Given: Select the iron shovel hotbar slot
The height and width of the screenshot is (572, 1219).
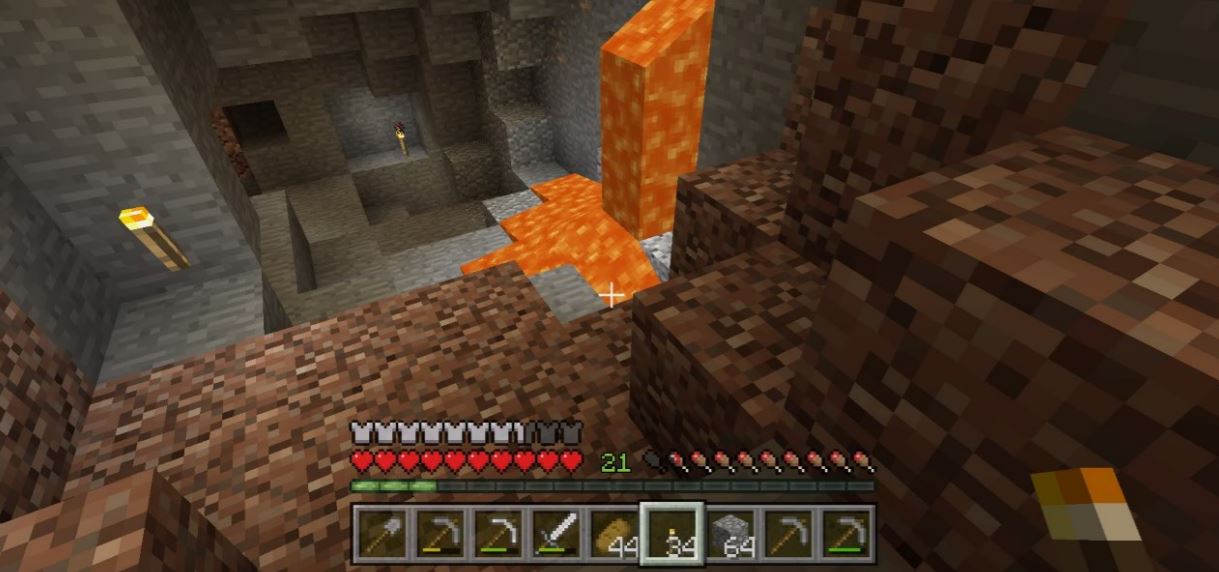Looking at the screenshot, I should 381,533.
